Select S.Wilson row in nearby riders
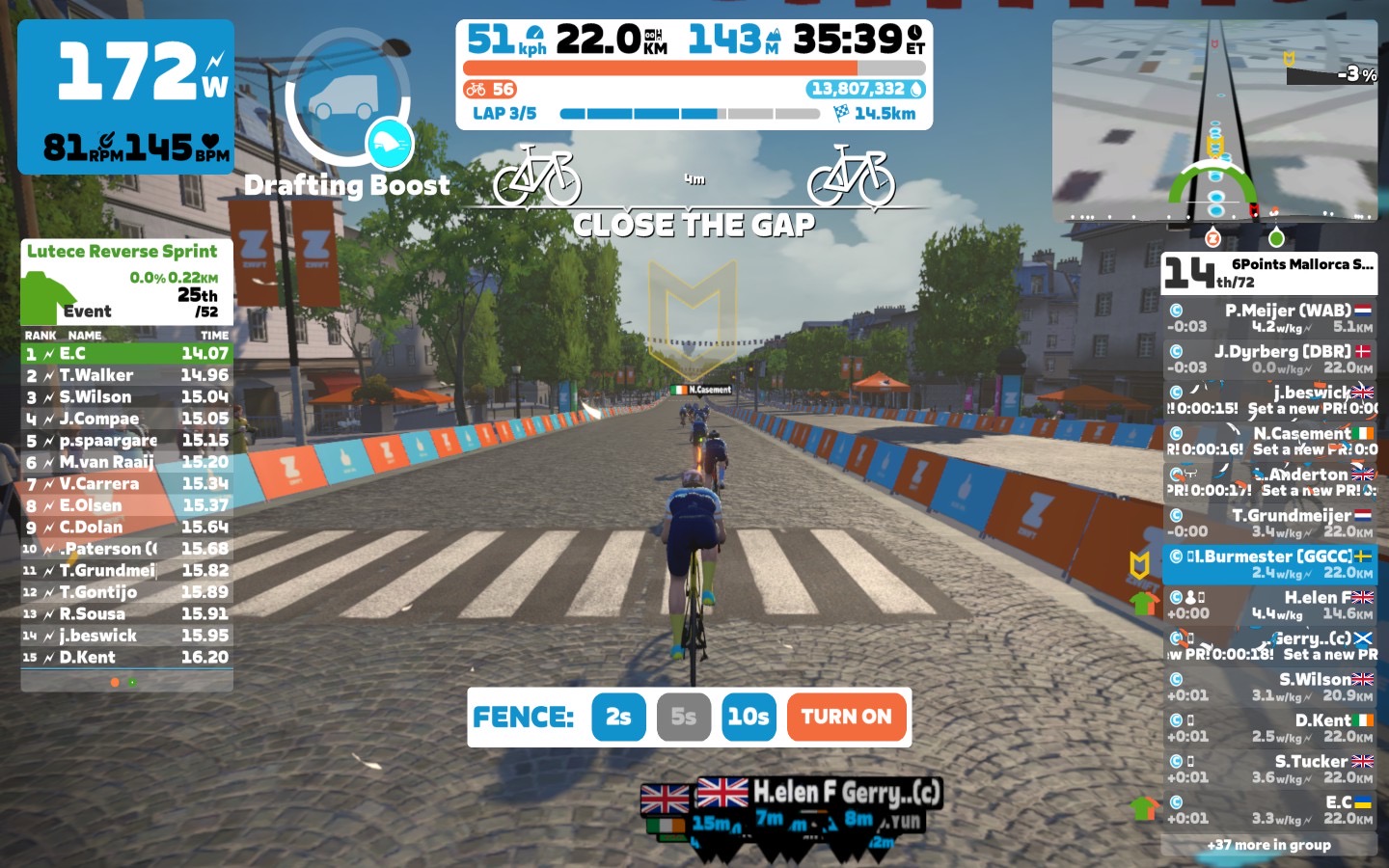 1269,687
